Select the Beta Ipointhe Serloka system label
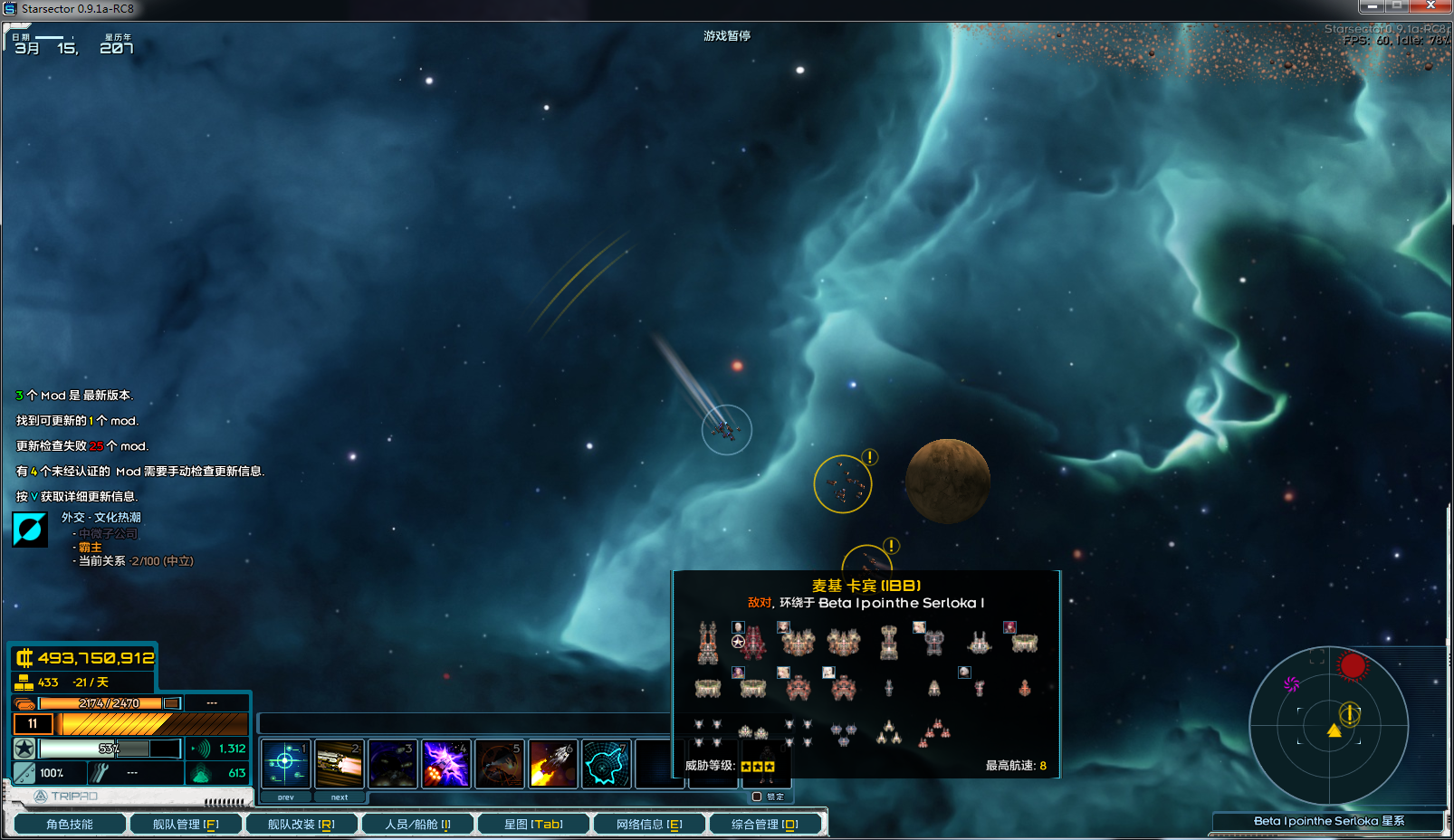The width and height of the screenshot is (1454, 840). pos(1328,821)
